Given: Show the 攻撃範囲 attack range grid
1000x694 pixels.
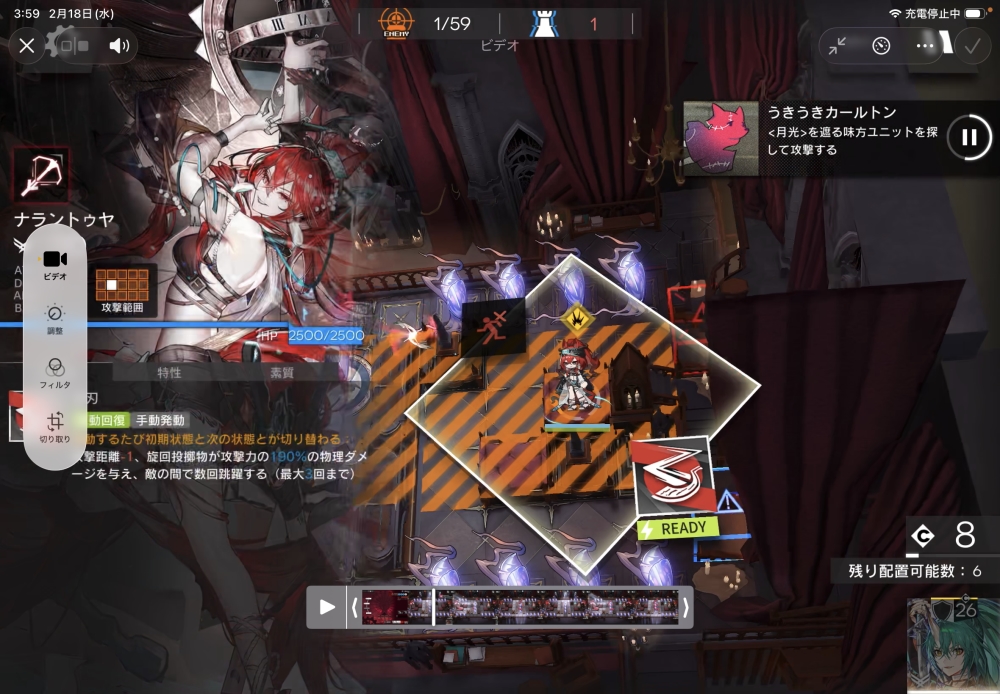Looking at the screenshot, I should [x=123, y=288].
